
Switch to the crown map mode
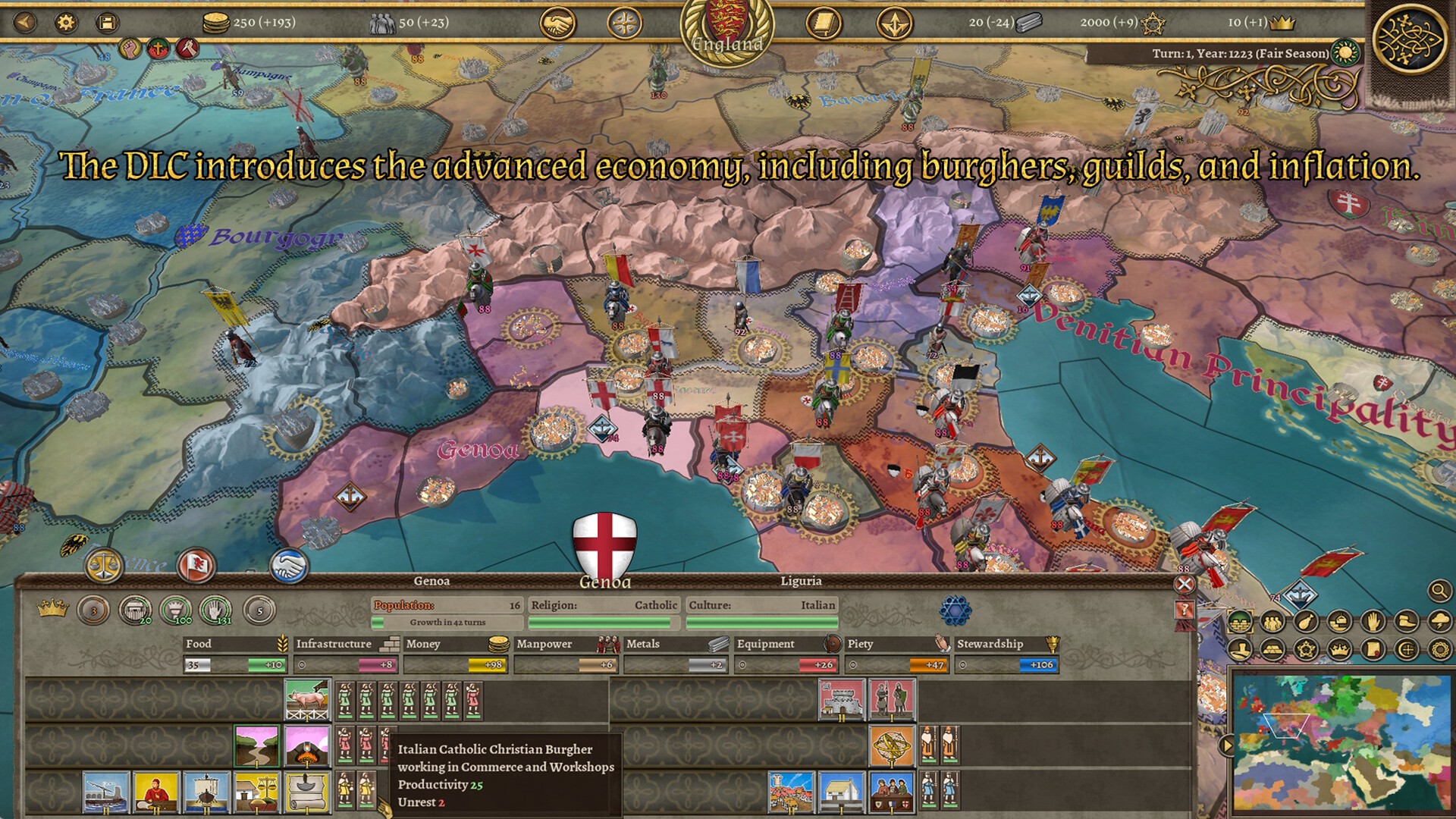pyautogui.click(x=1340, y=649)
